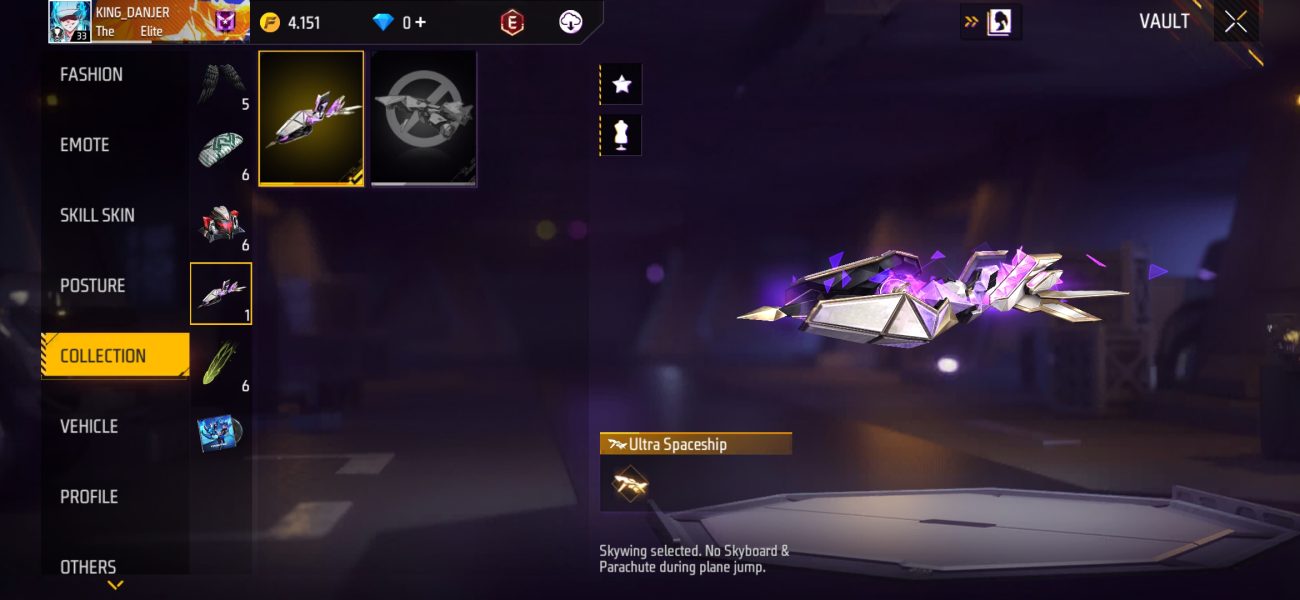
Task: Open the Skill Skin category
Action: coord(97,215)
